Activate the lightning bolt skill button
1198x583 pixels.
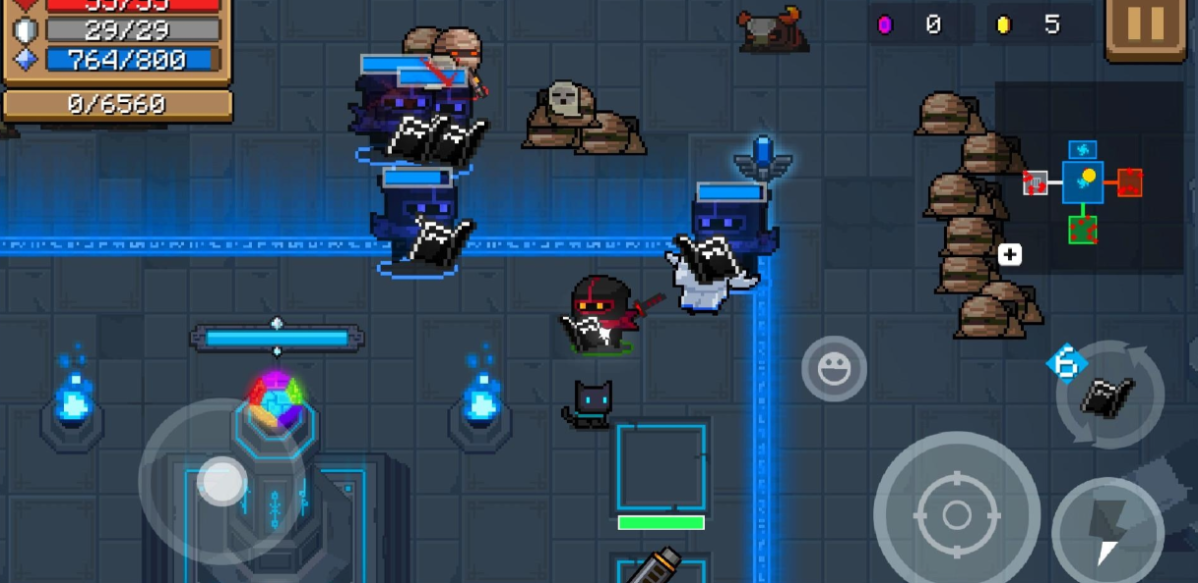[1107, 527]
